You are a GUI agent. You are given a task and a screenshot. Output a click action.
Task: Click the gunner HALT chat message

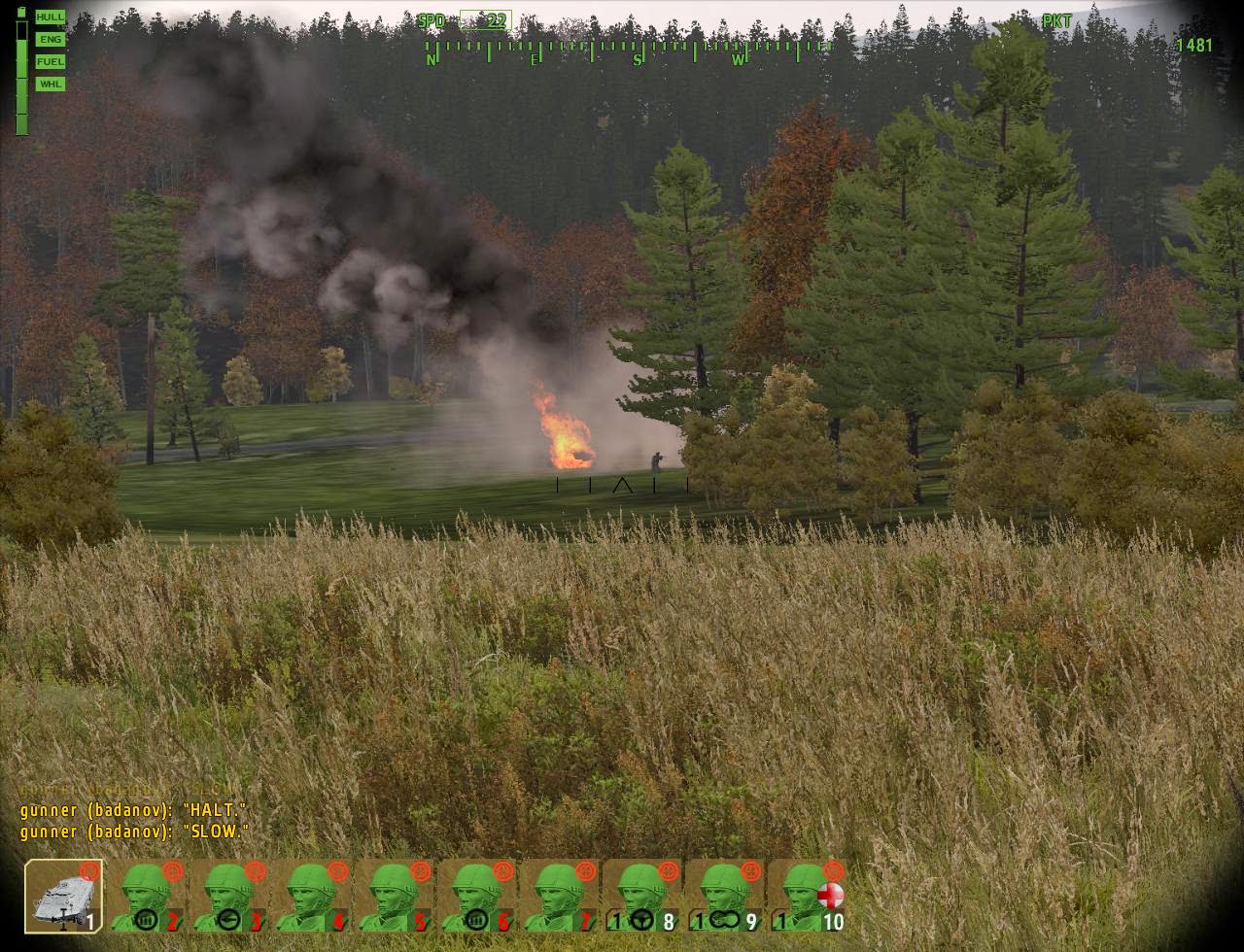pyautogui.click(x=133, y=810)
